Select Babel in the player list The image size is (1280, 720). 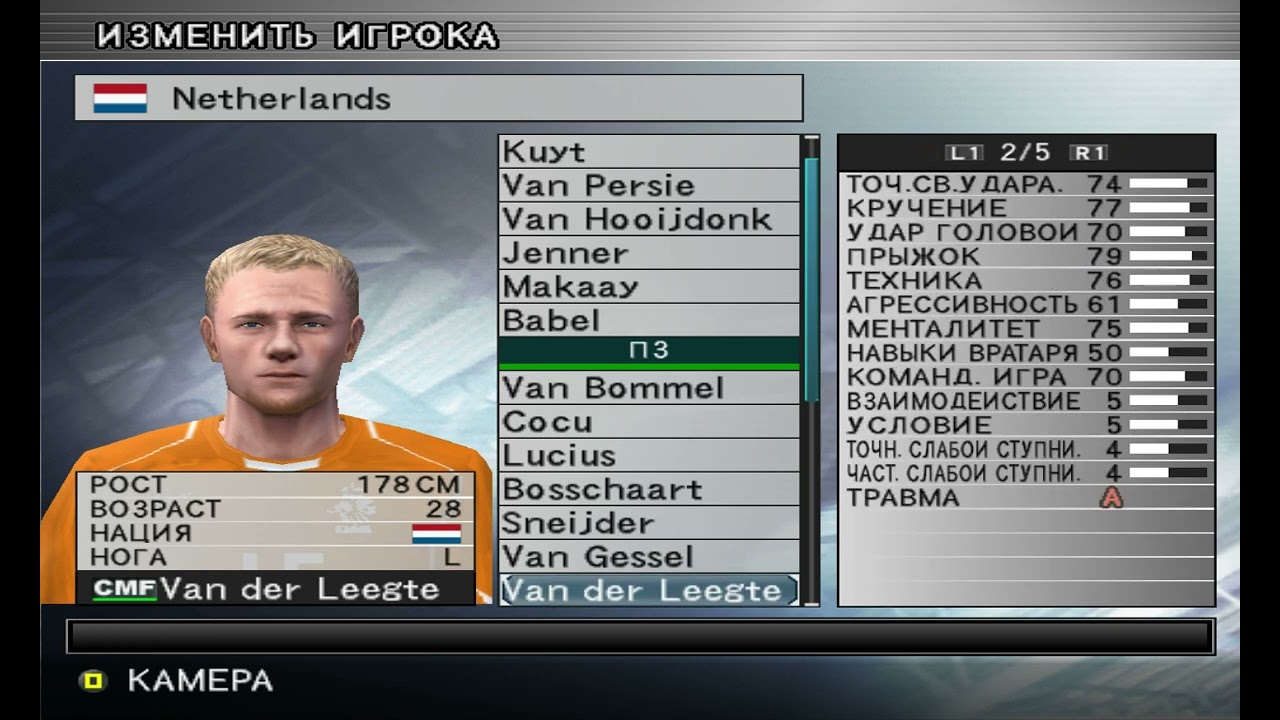click(x=648, y=321)
